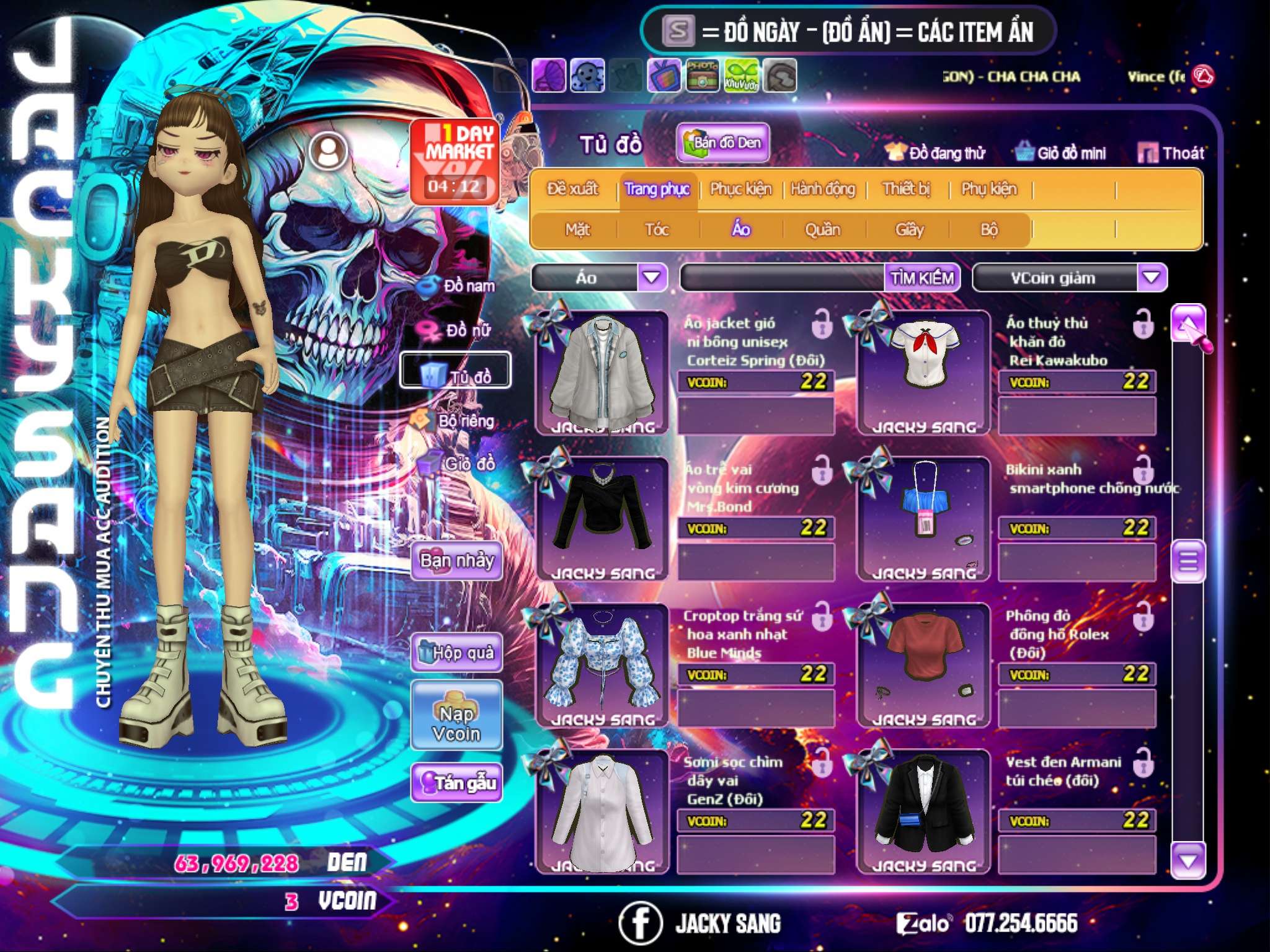Switch to the Phục kiện tab
This screenshot has width=1270, height=952.
tap(740, 189)
